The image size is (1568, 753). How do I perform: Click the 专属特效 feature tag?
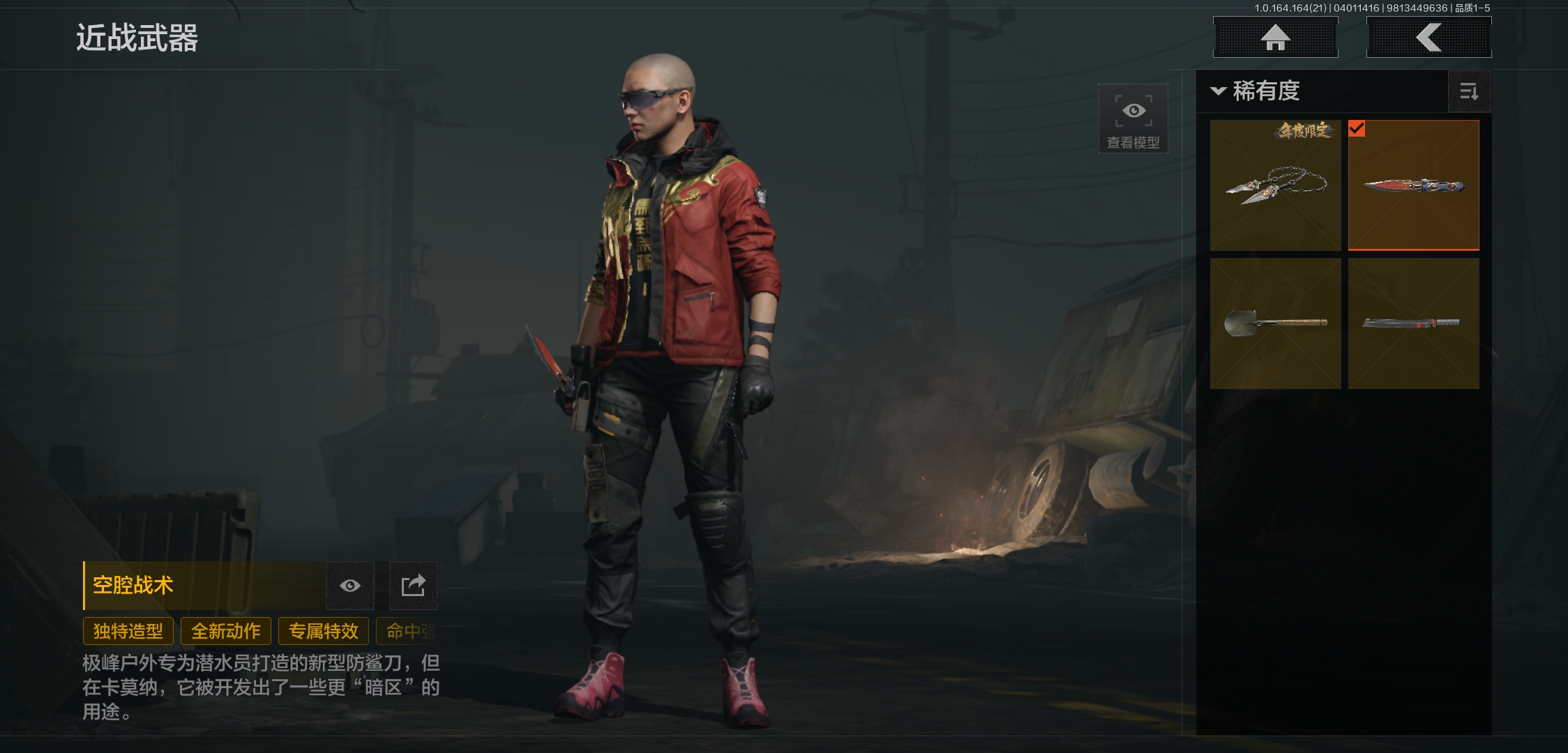(x=324, y=631)
